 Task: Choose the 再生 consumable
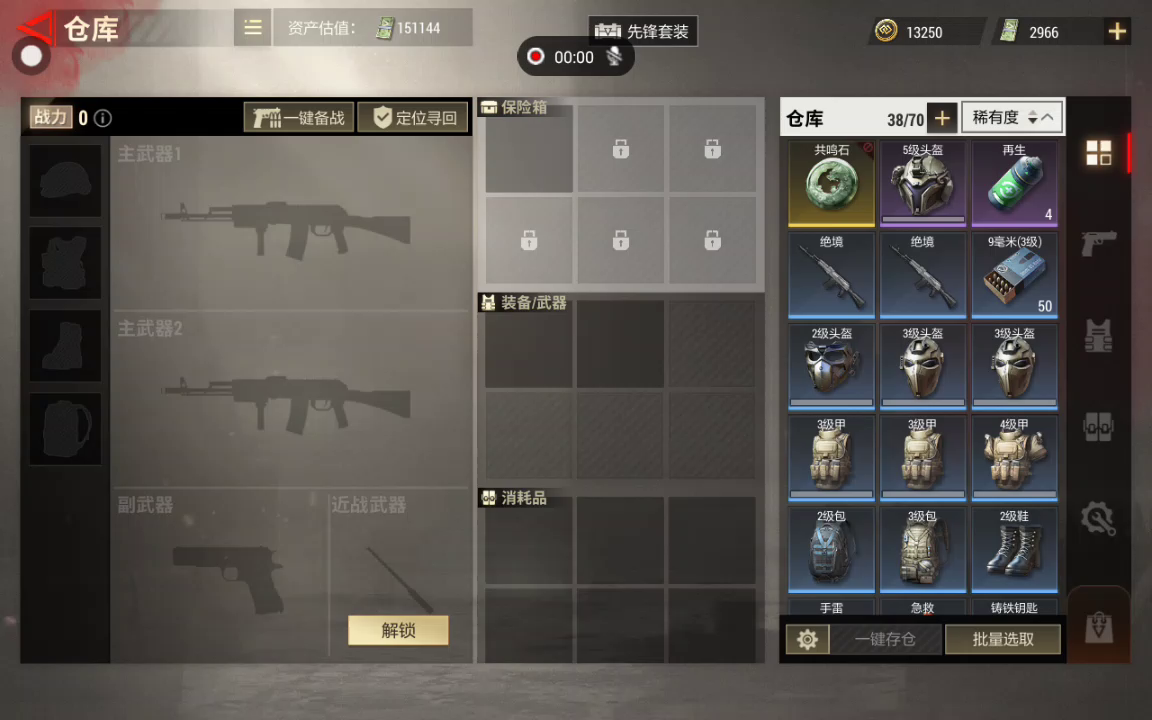(x=1014, y=184)
